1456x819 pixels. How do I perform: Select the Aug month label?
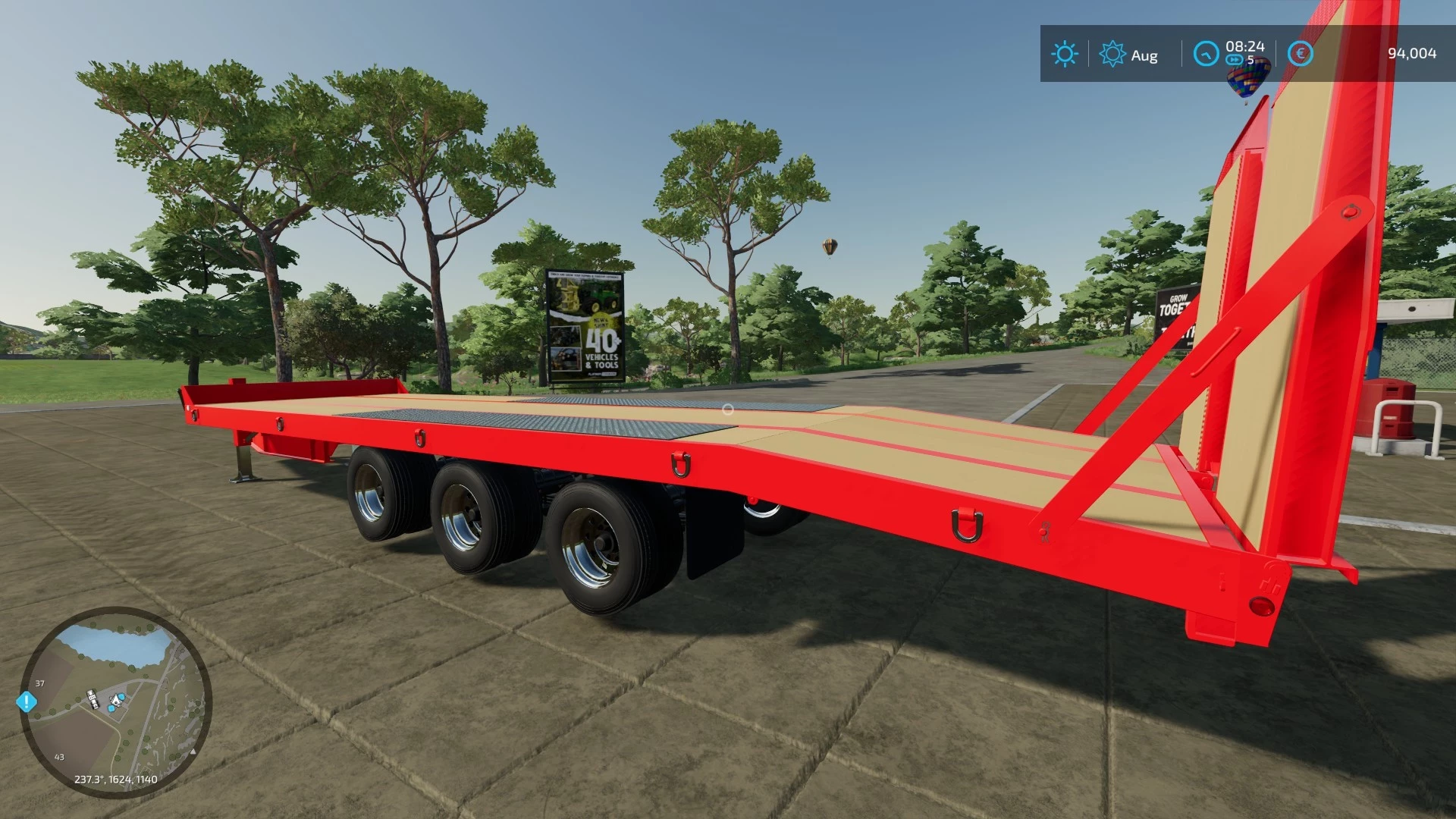coord(1145,55)
